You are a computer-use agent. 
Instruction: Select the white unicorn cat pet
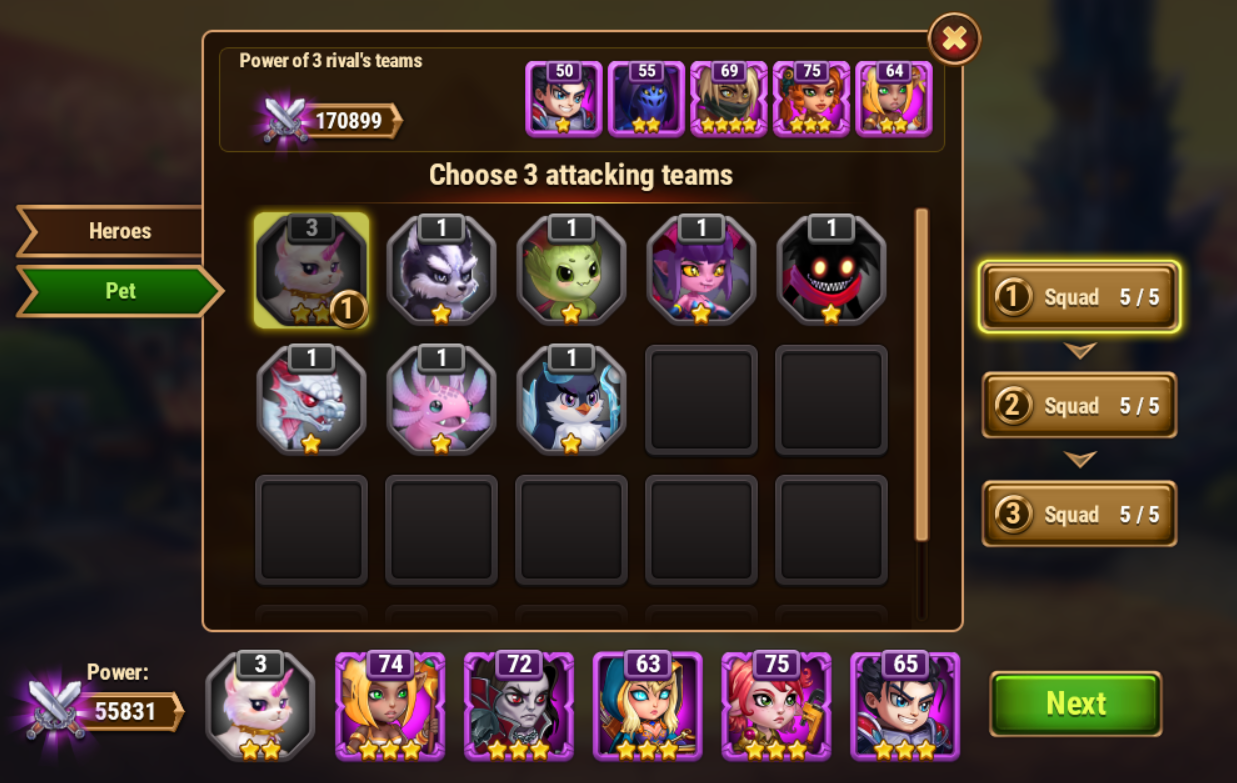[x=311, y=271]
